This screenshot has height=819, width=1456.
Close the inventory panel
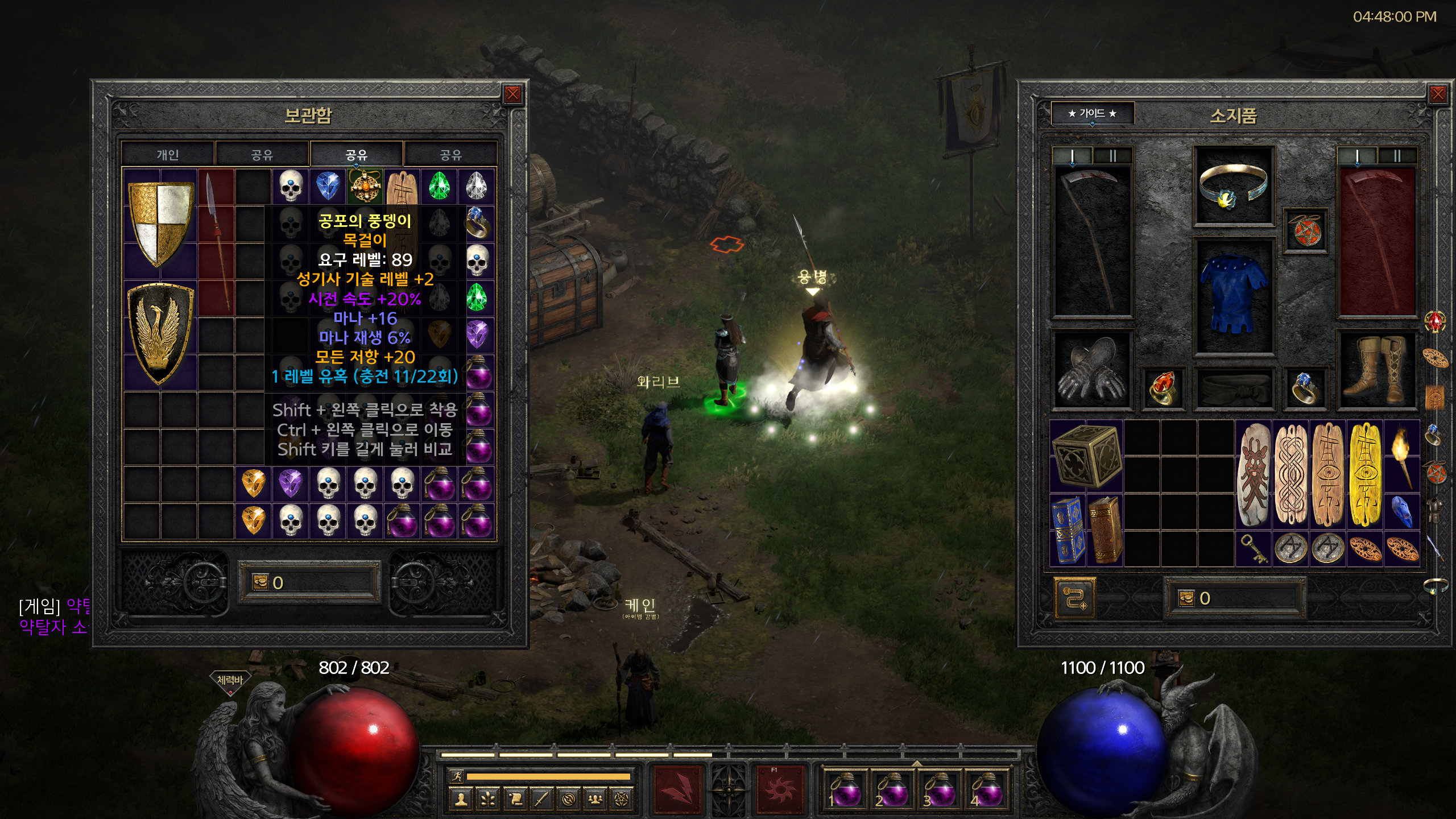pyautogui.click(x=1437, y=94)
